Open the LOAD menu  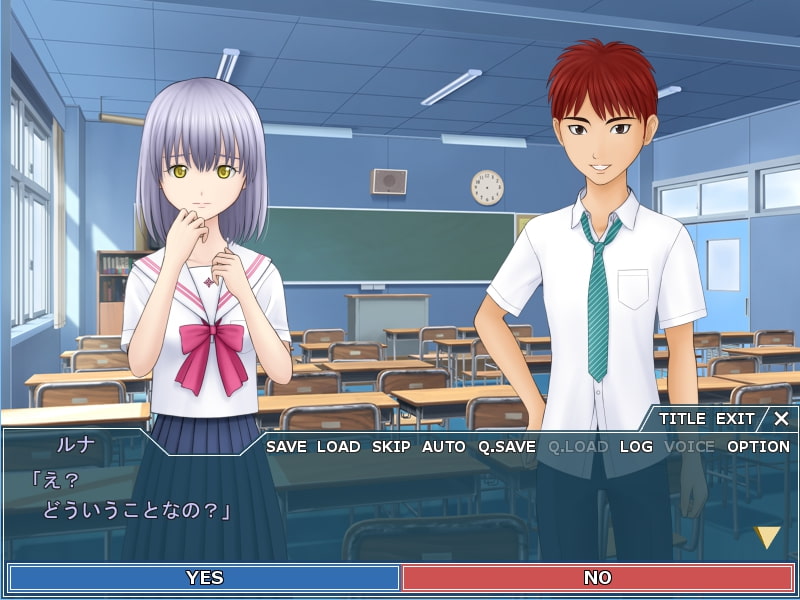pyautogui.click(x=338, y=447)
